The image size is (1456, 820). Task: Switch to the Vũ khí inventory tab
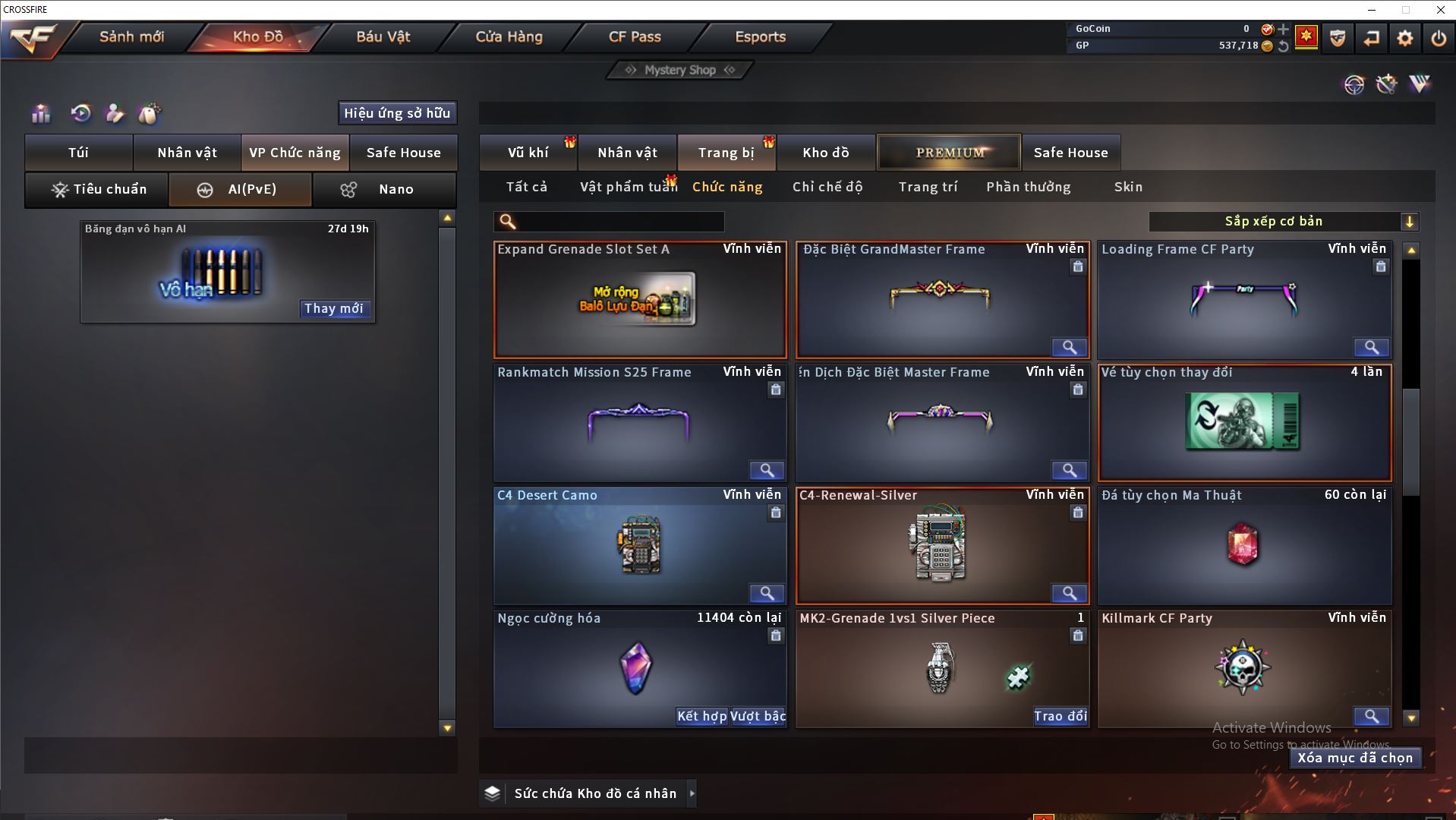coord(528,153)
